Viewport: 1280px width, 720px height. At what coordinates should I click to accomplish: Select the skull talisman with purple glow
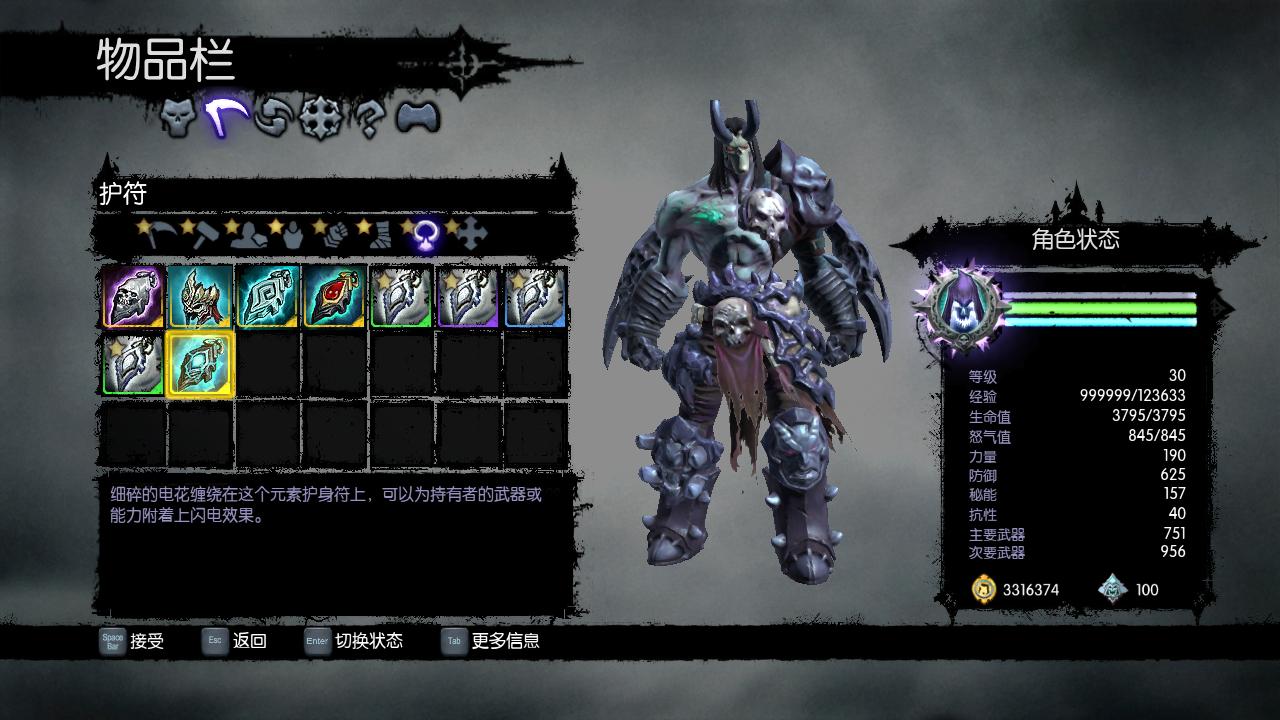[x=133, y=297]
